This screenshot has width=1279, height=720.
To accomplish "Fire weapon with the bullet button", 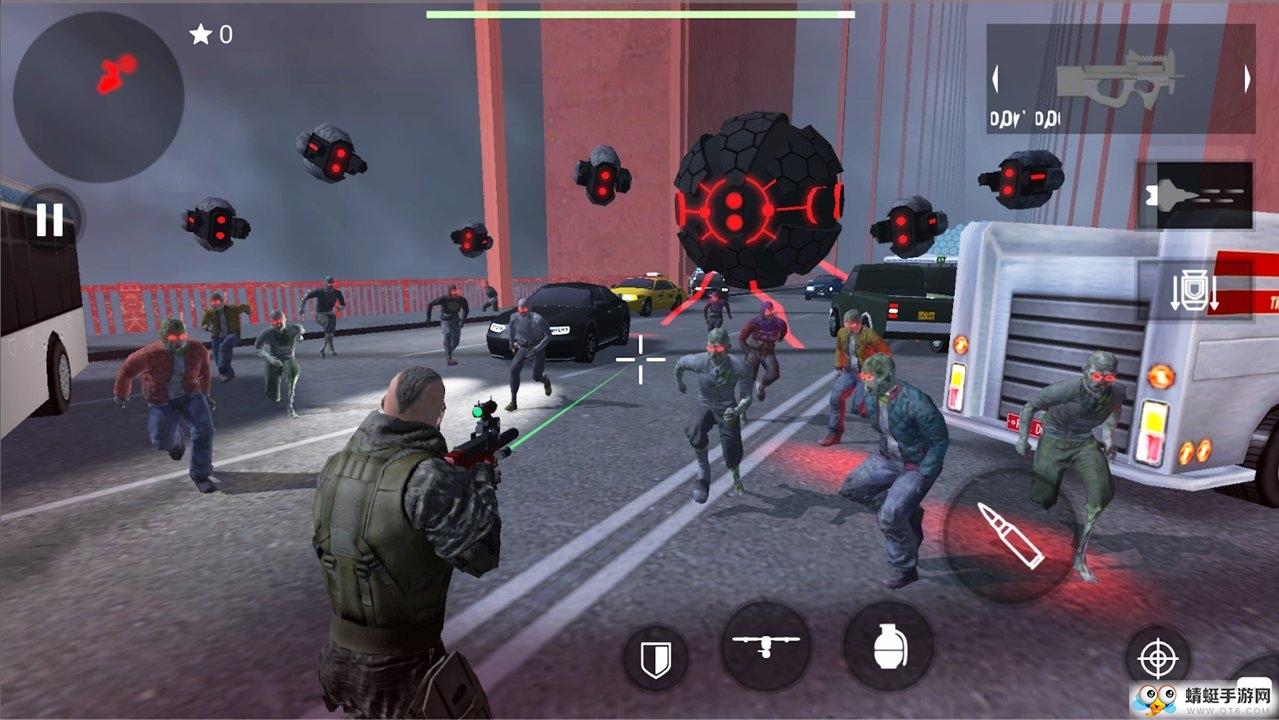I will coord(1009,535).
